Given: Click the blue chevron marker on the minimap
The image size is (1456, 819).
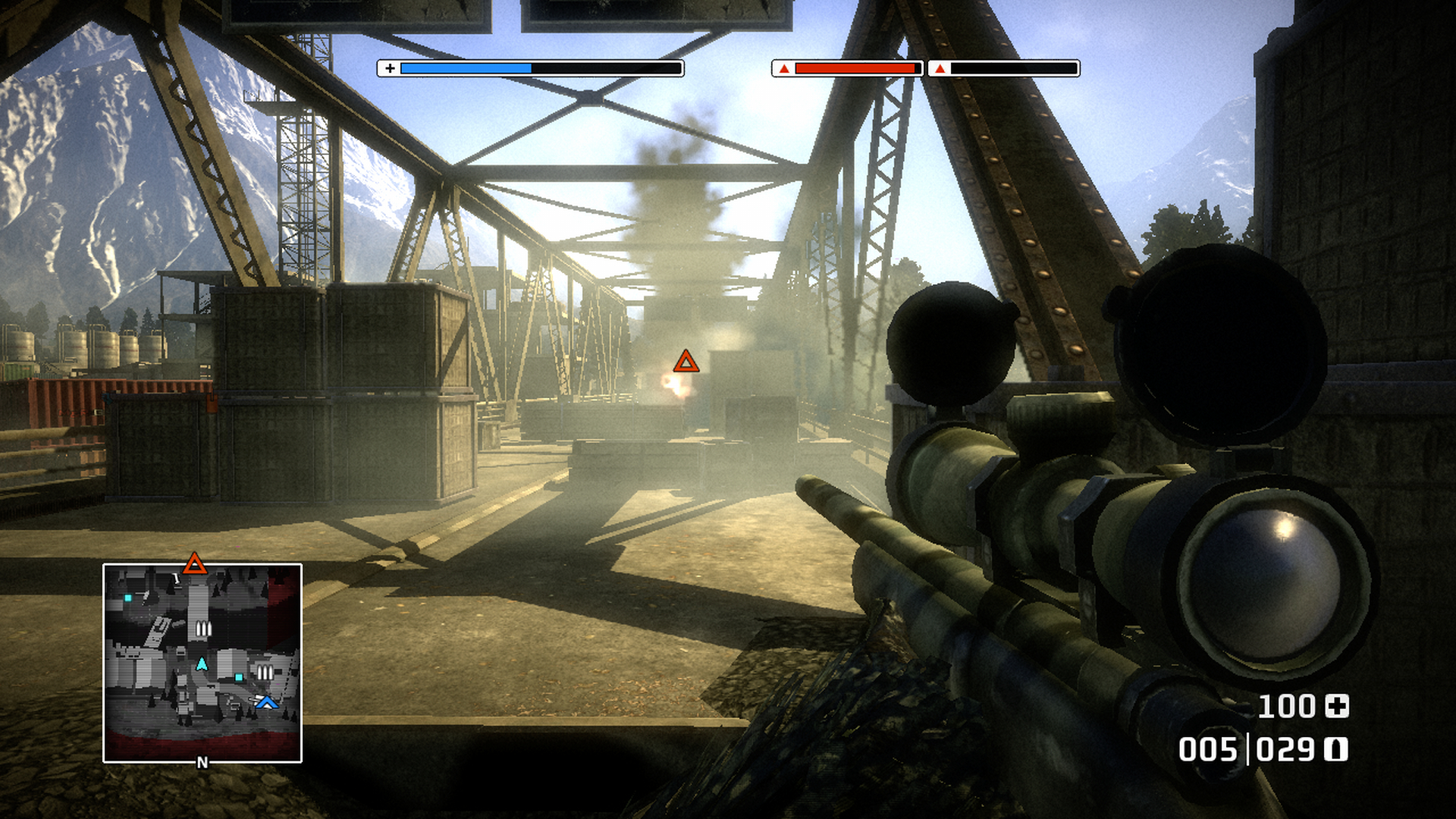Looking at the screenshot, I should point(266,703).
